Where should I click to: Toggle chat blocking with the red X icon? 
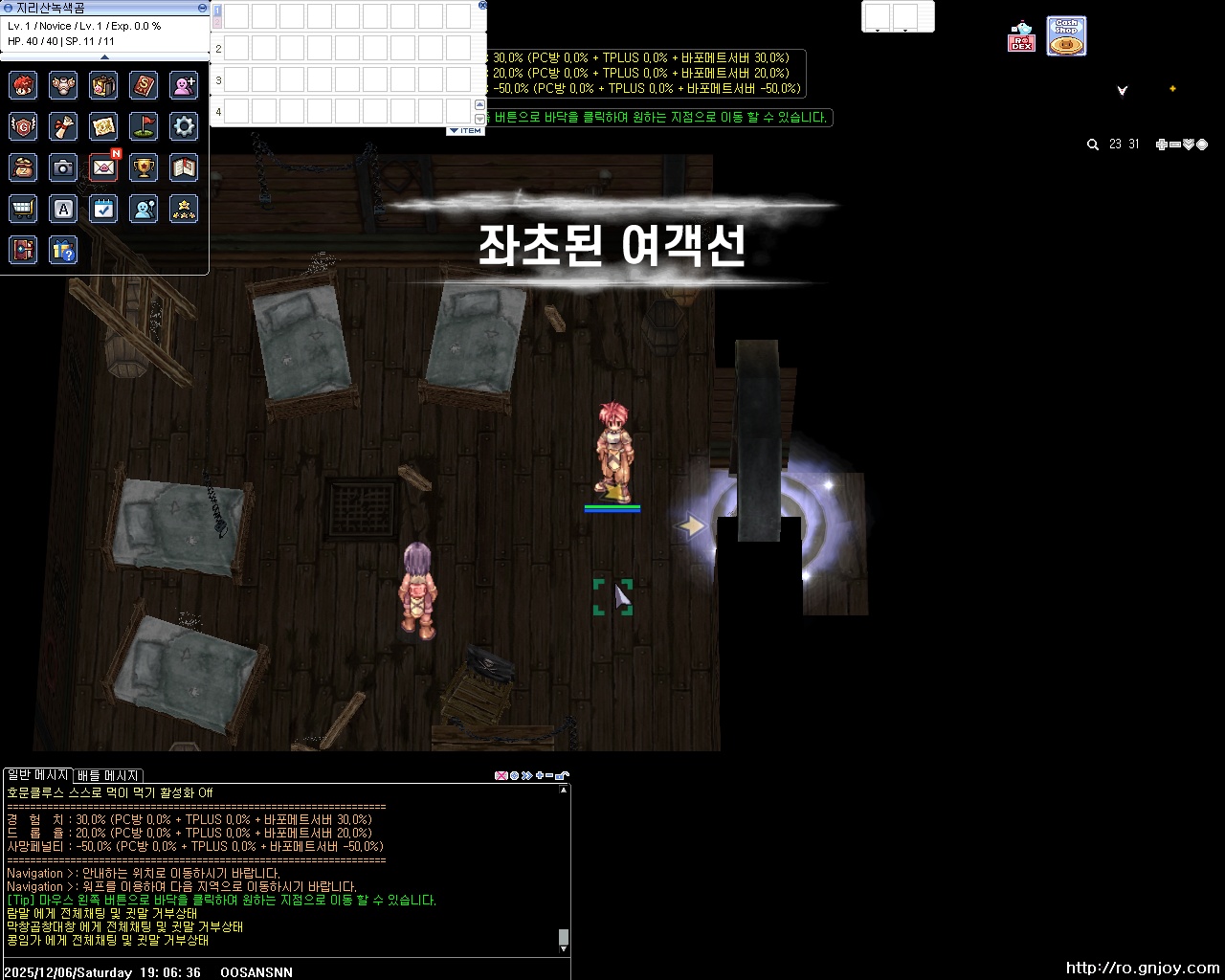(501, 775)
